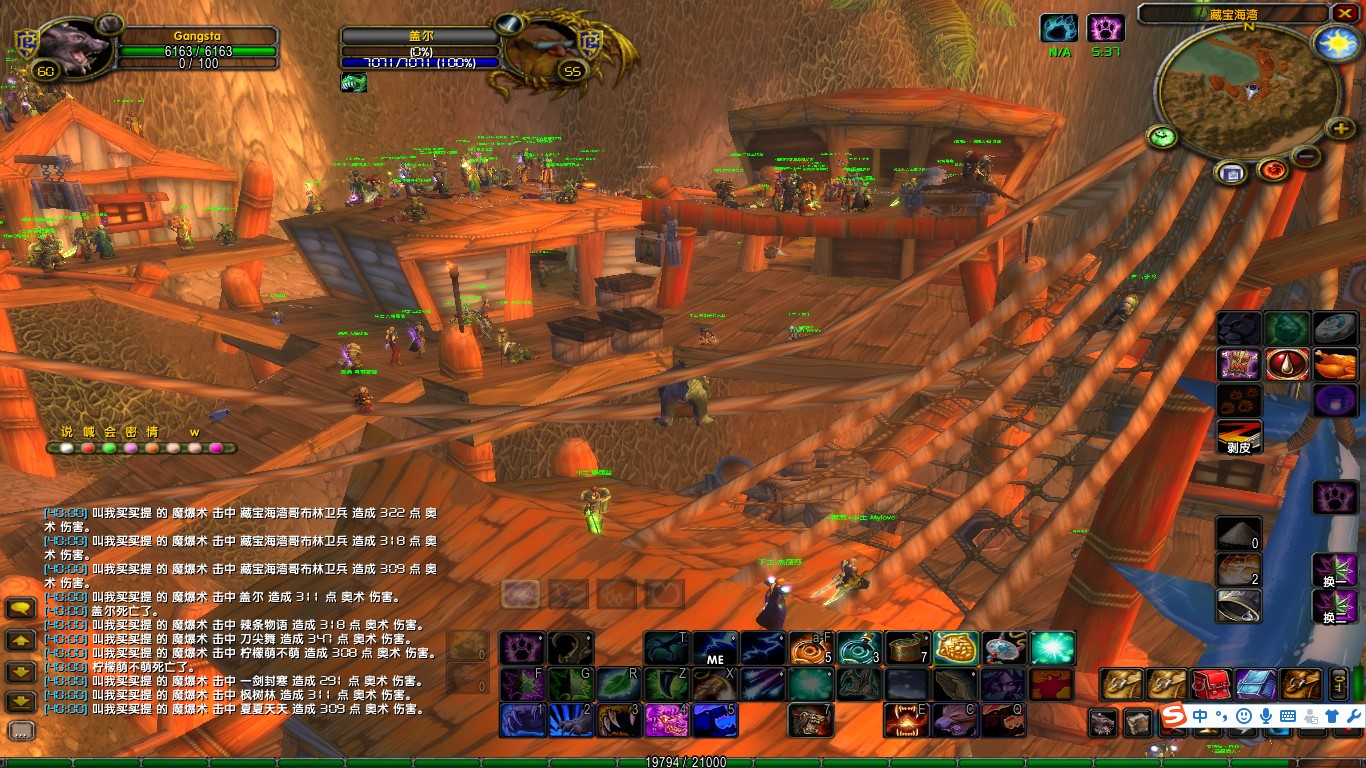
Task: Click the 换一 equipment swap button
Action: click(x=1334, y=572)
